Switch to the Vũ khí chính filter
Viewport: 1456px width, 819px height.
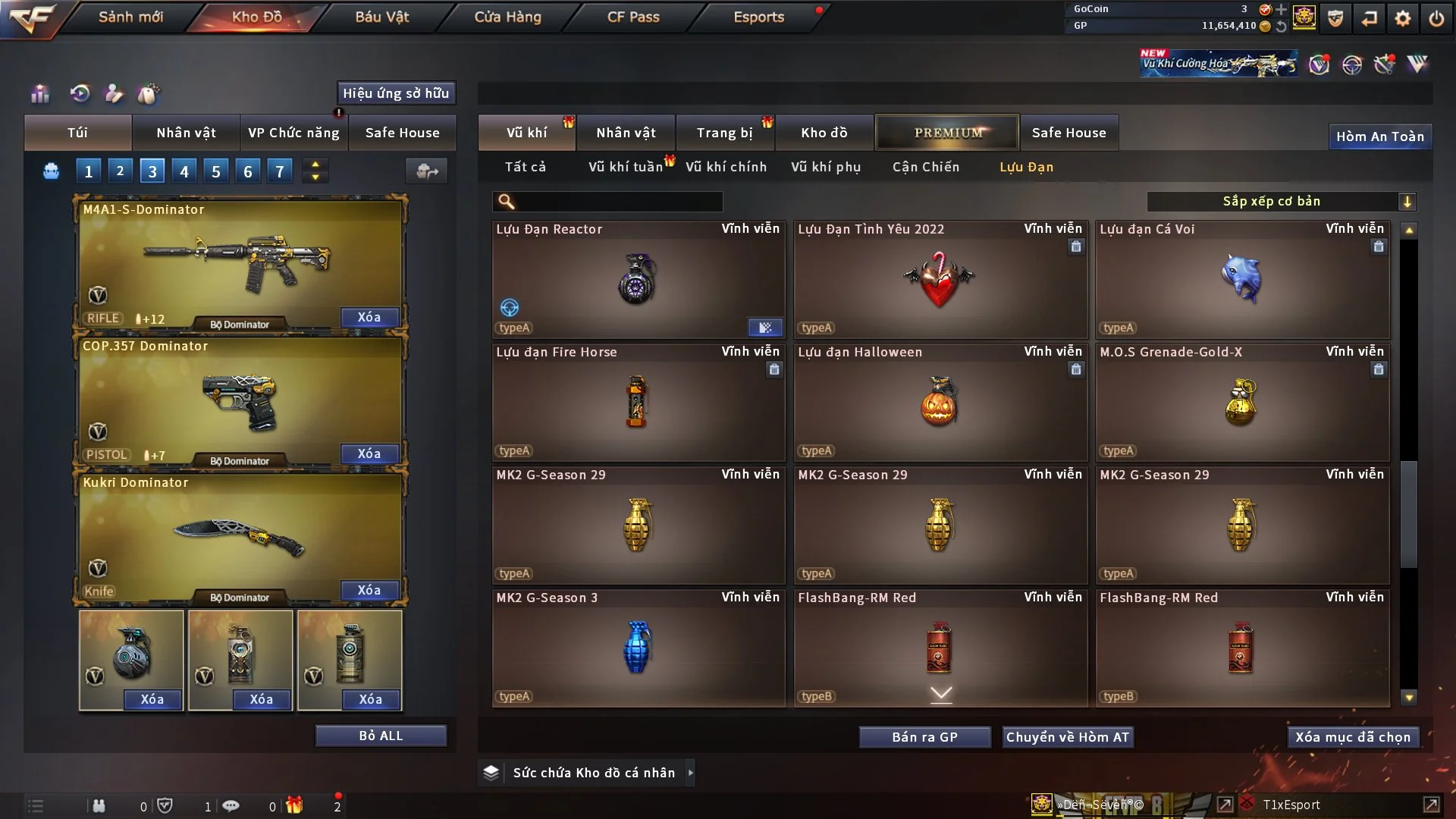pyautogui.click(x=726, y=167)
